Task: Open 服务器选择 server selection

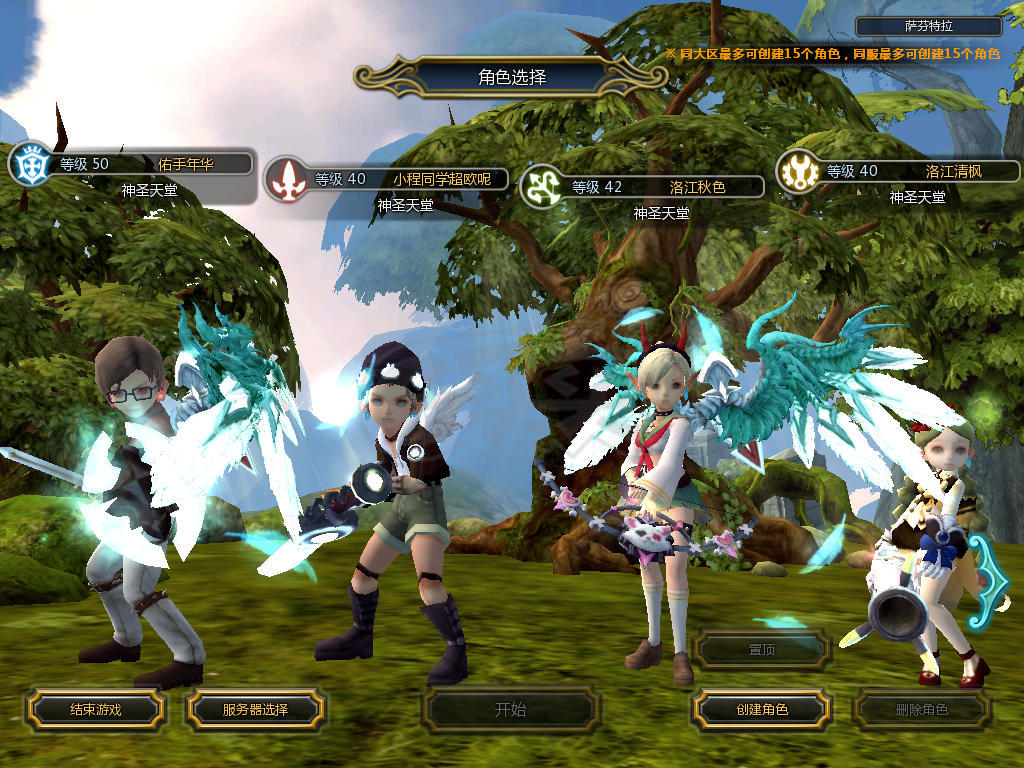Action: tap(255, 710)
